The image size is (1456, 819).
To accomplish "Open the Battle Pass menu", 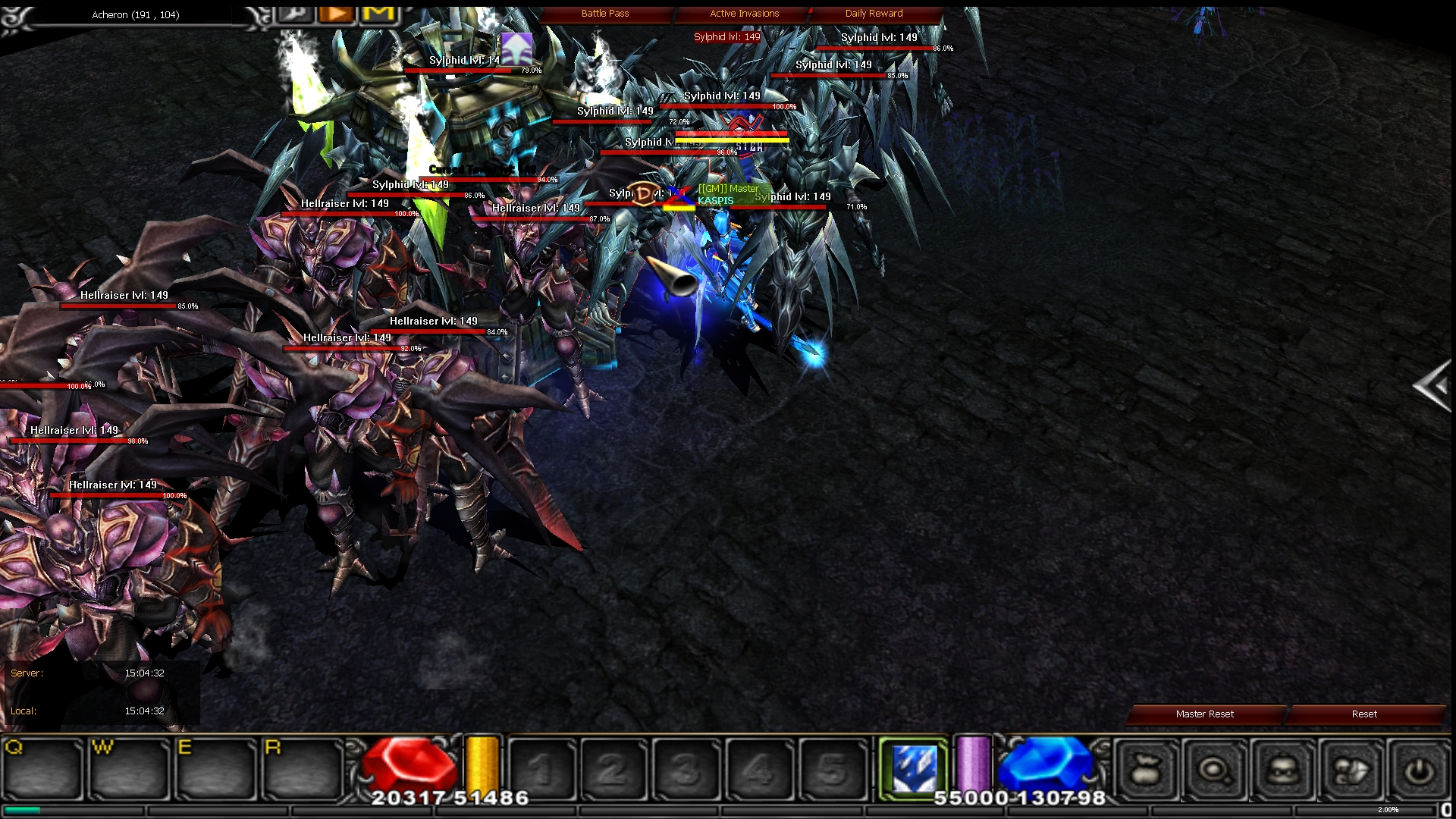I will pos(604,13).
